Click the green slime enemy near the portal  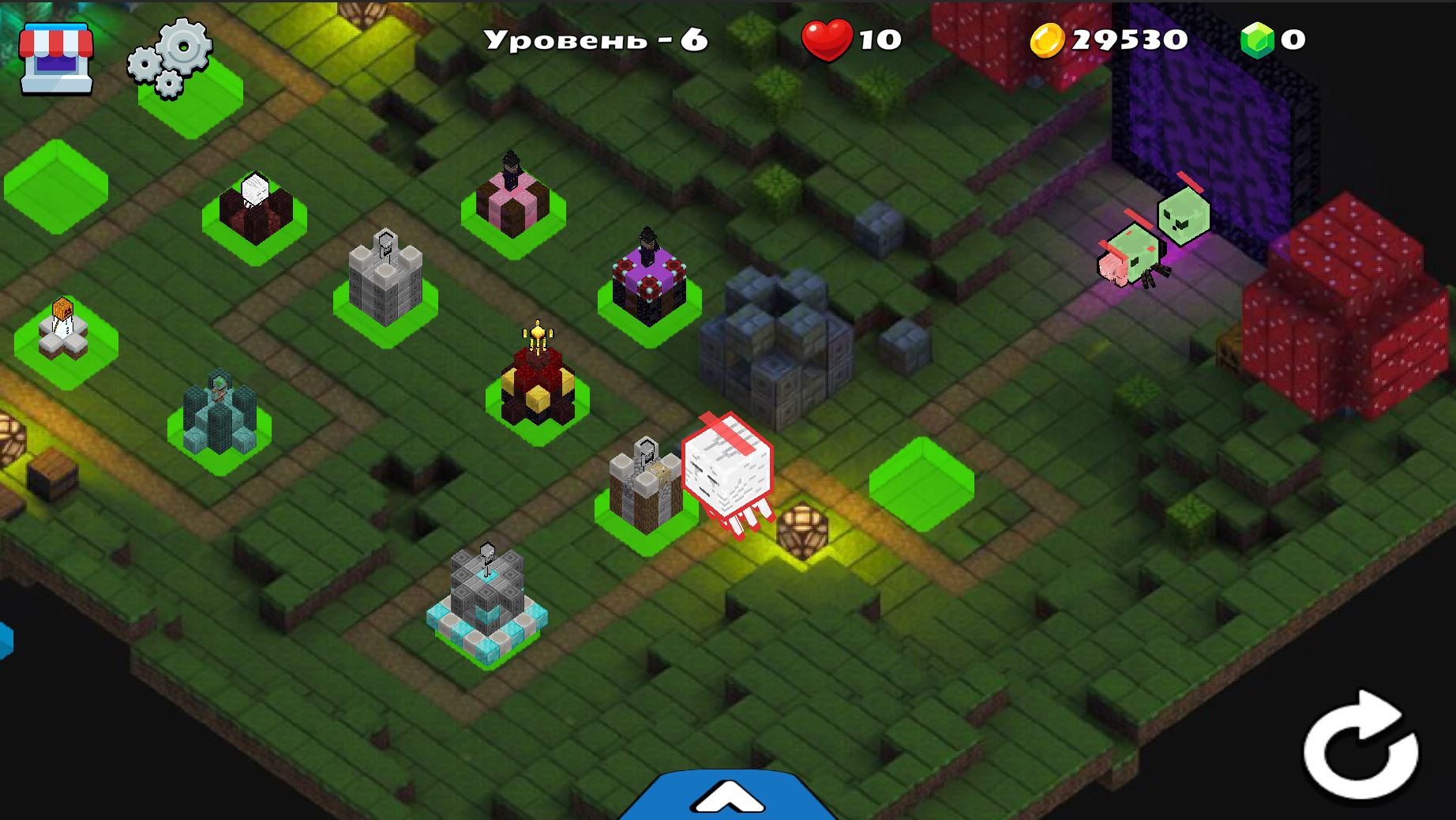(x=1182, y=213)
